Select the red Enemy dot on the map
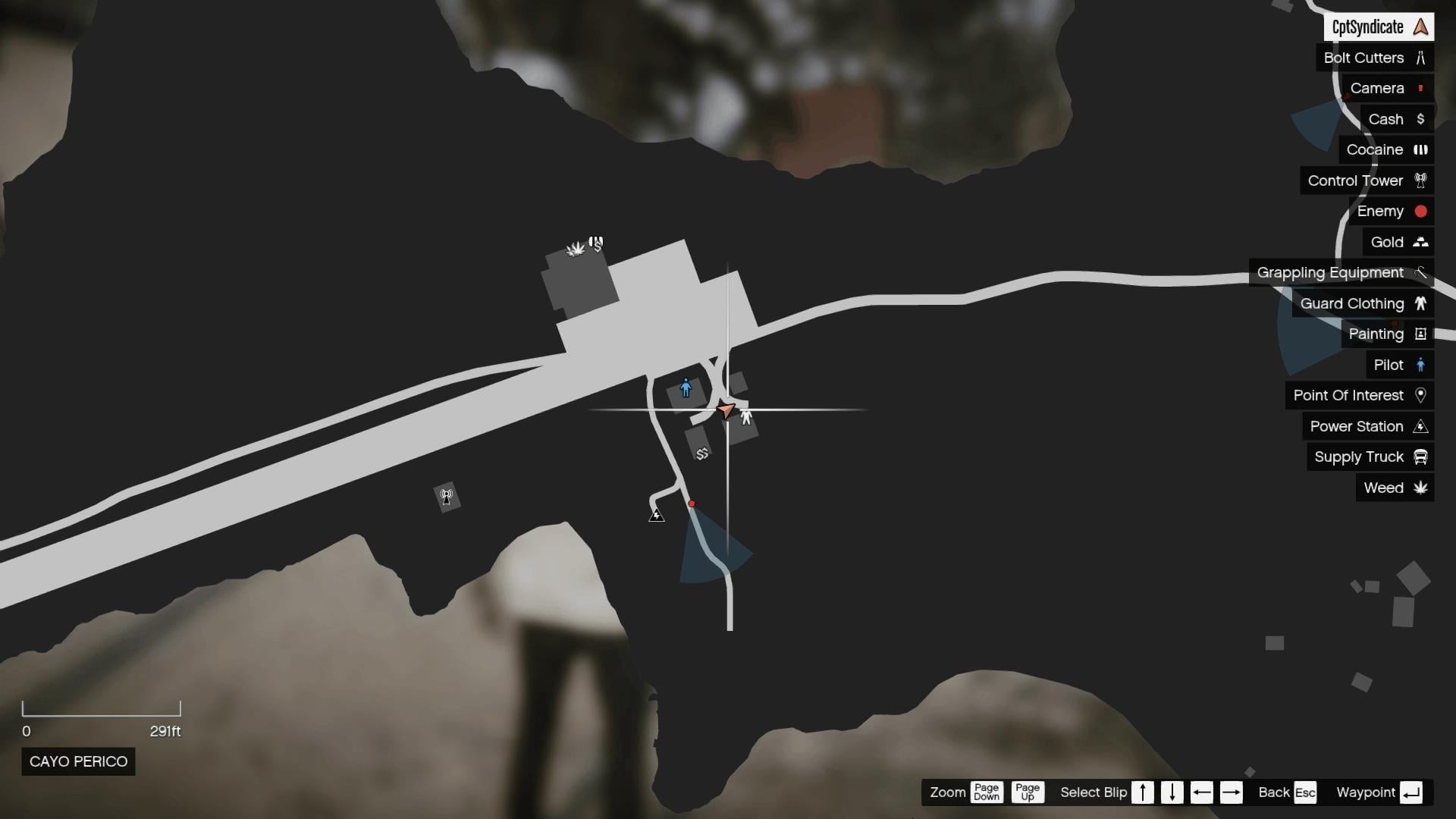 692,503
